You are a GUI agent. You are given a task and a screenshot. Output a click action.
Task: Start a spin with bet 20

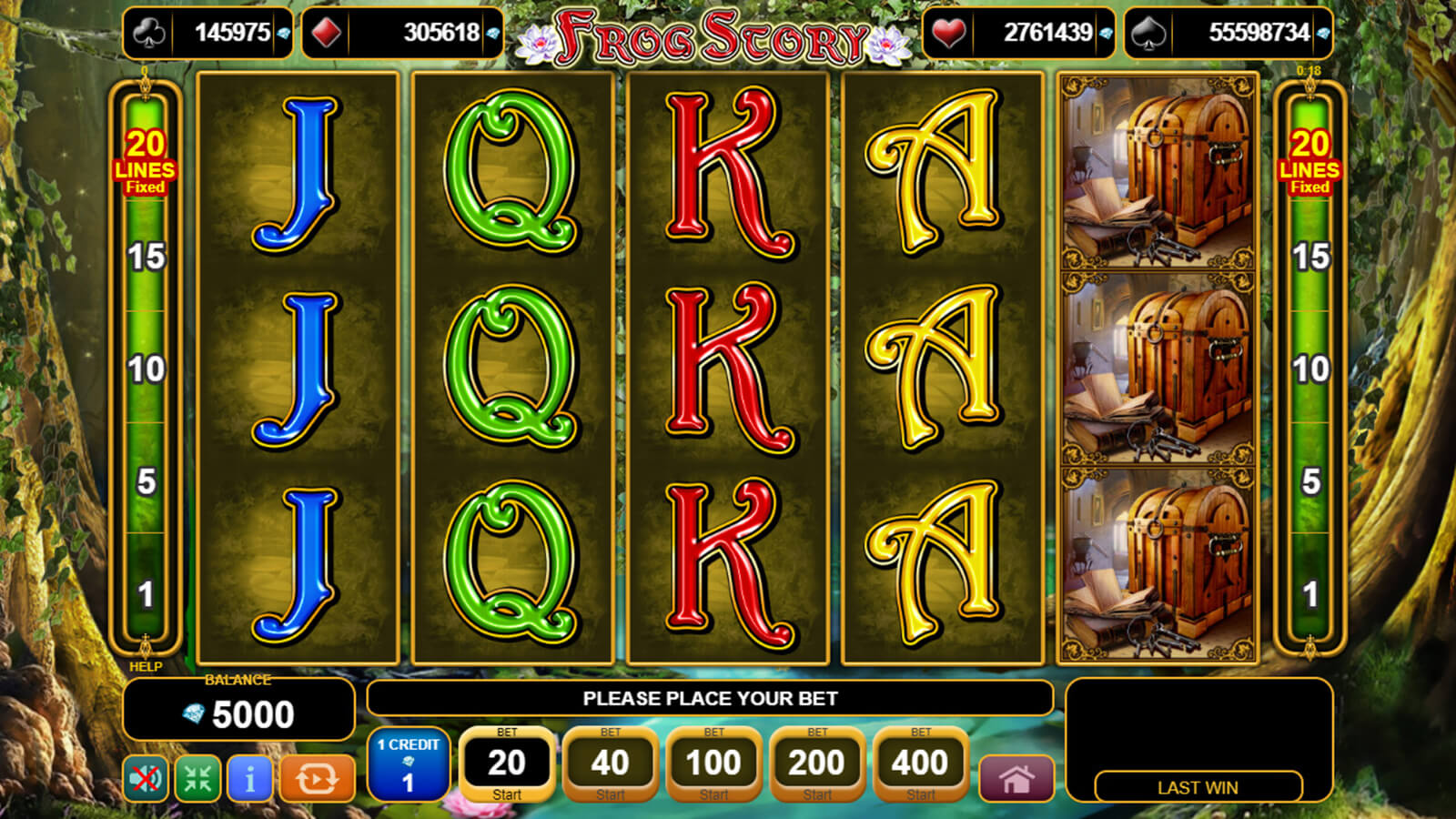pos(507,763)
